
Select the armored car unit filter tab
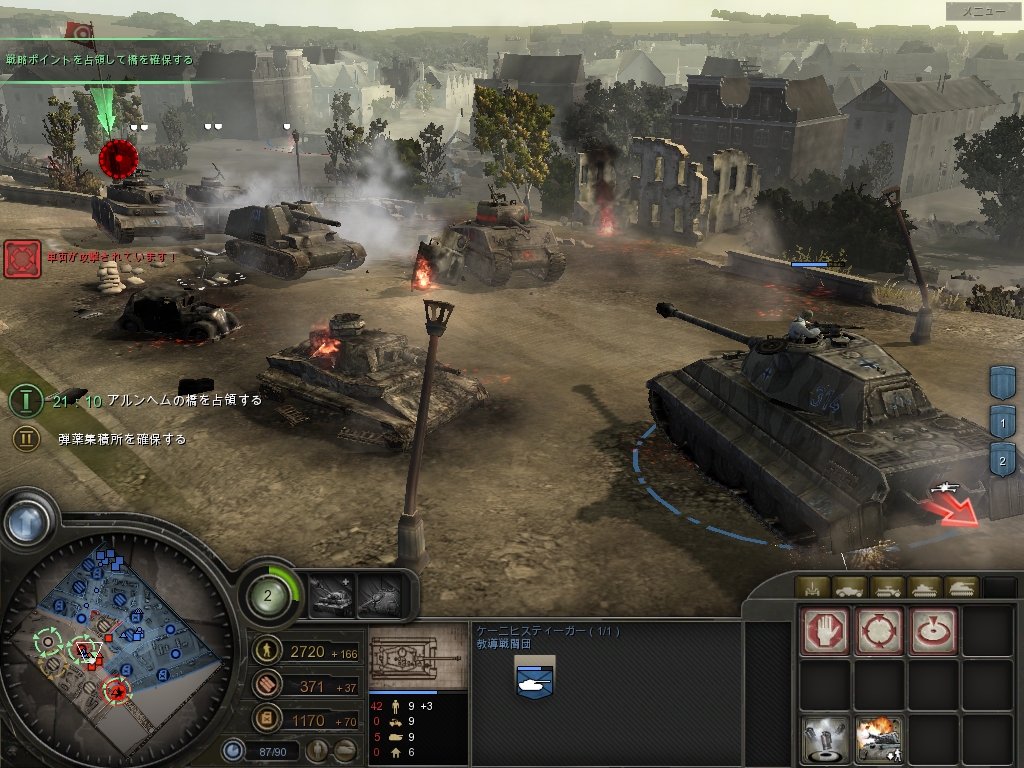tap(849, 587)
